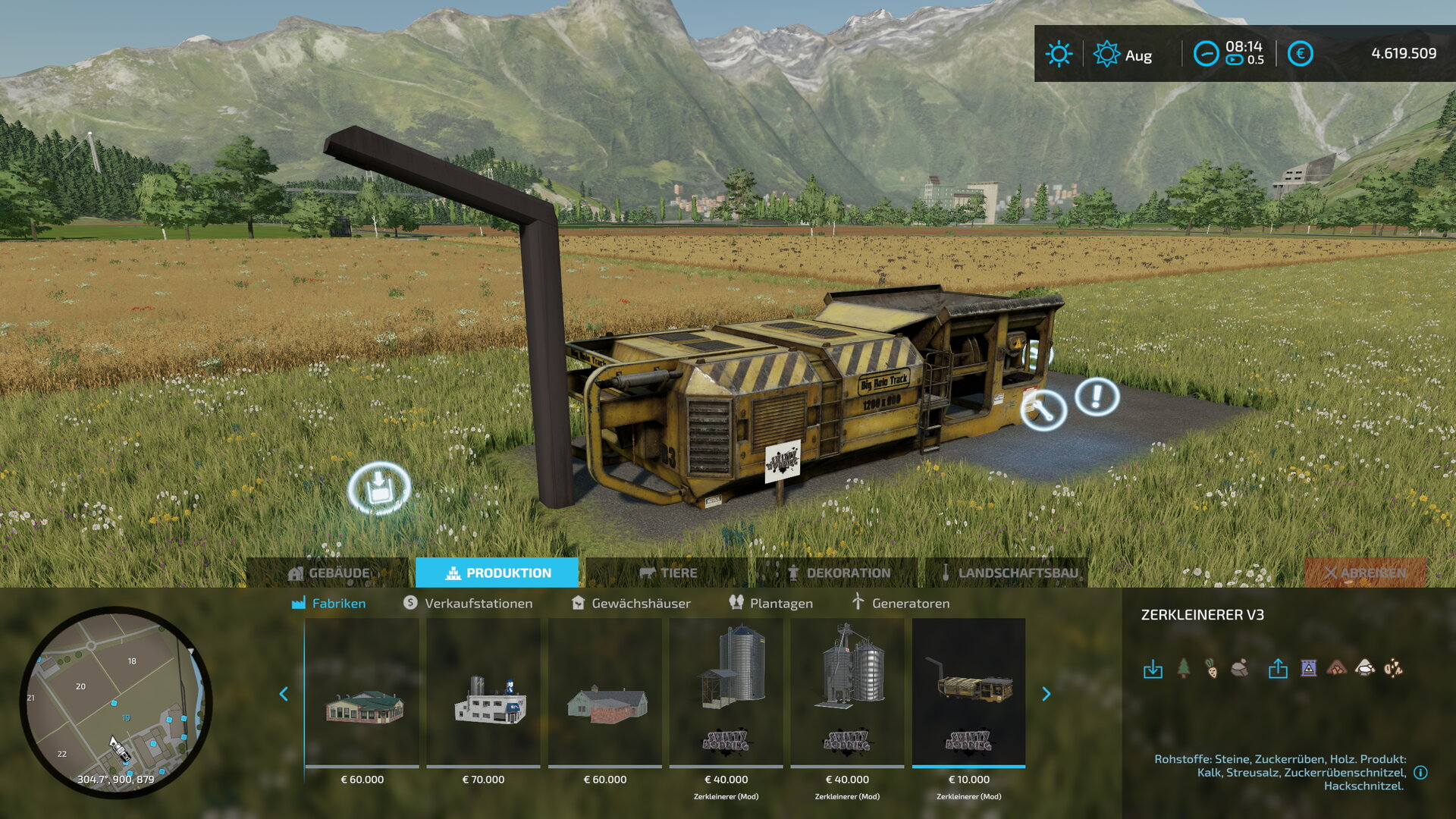This screenshot has height=819, width=1456.
Task: Select the Generatoren subcategory
Action: (900, 603)
